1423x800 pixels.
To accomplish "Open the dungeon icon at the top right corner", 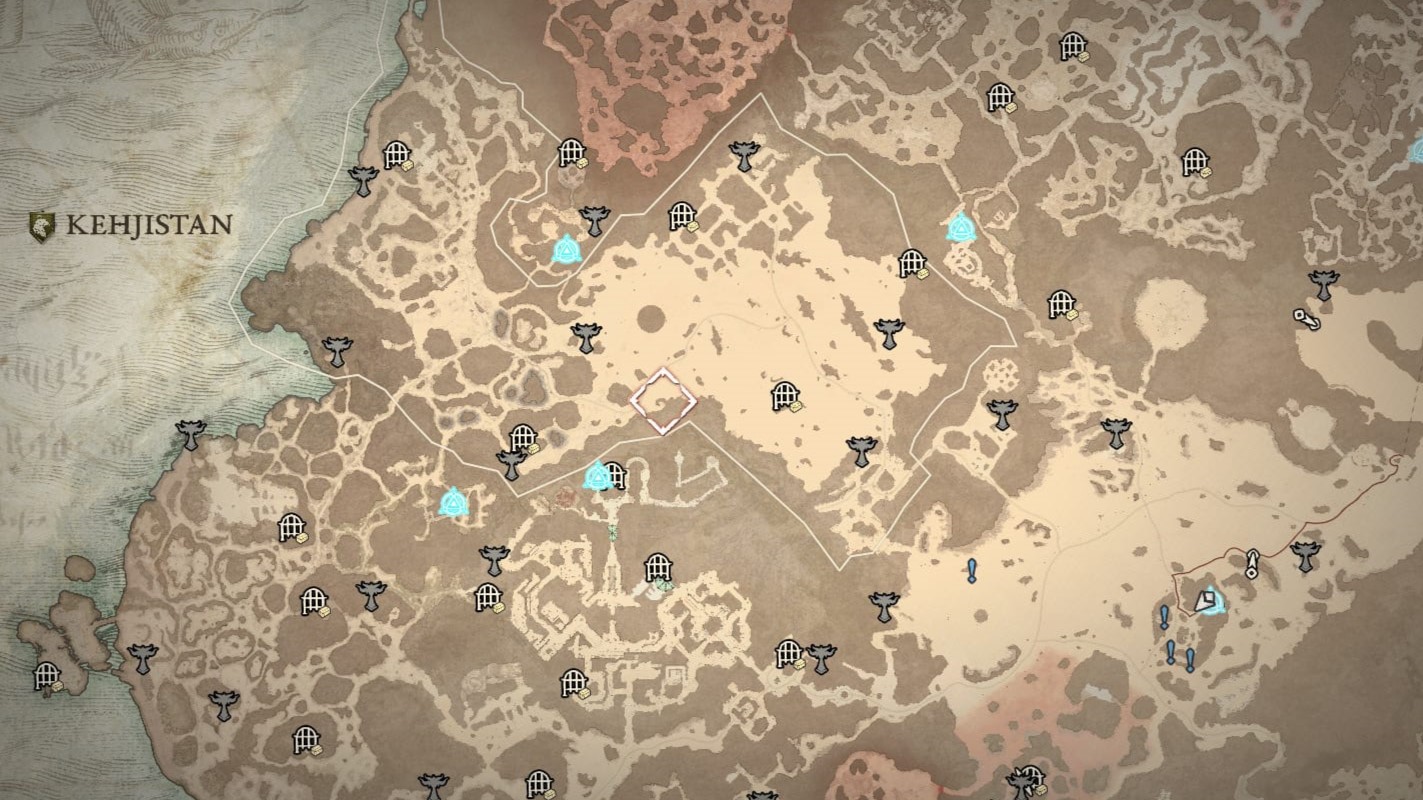I will [1074, 45].
